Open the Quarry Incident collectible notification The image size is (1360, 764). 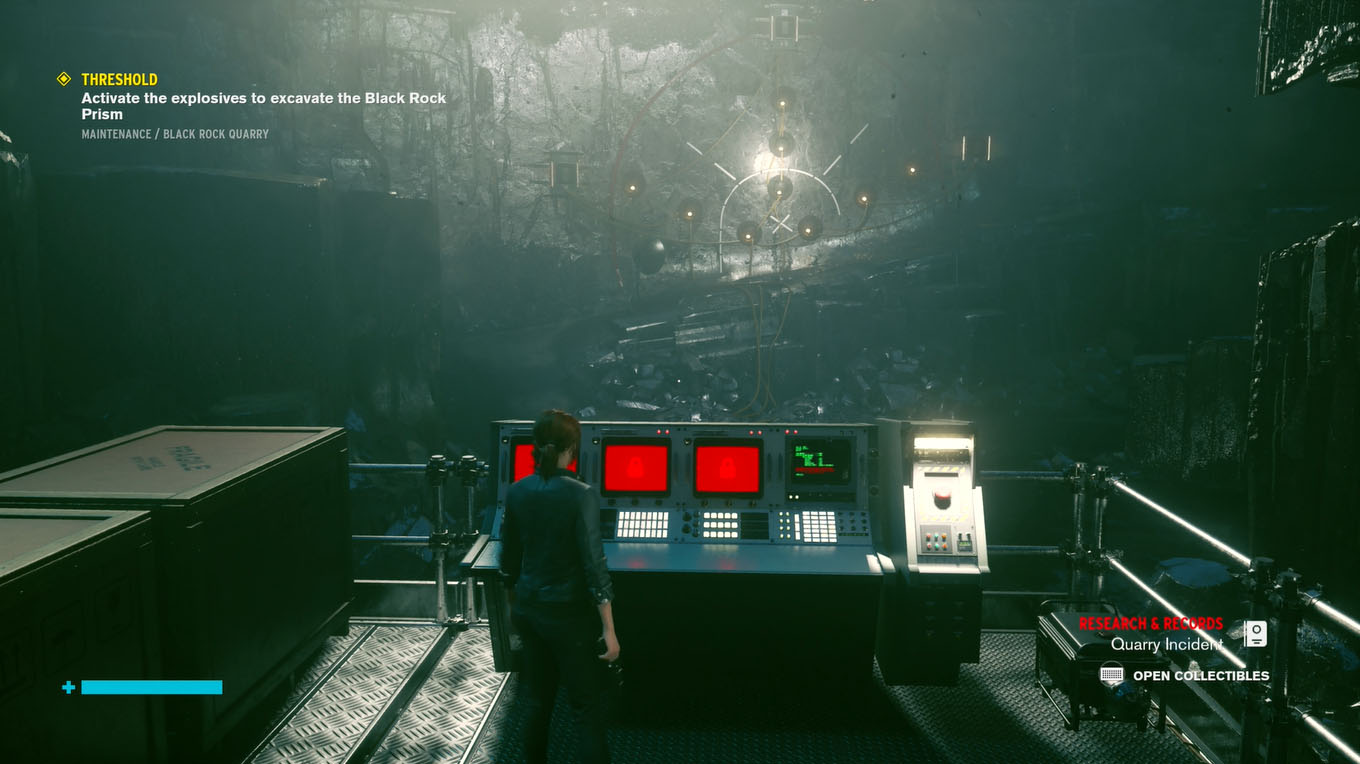tap(1166, 644)
